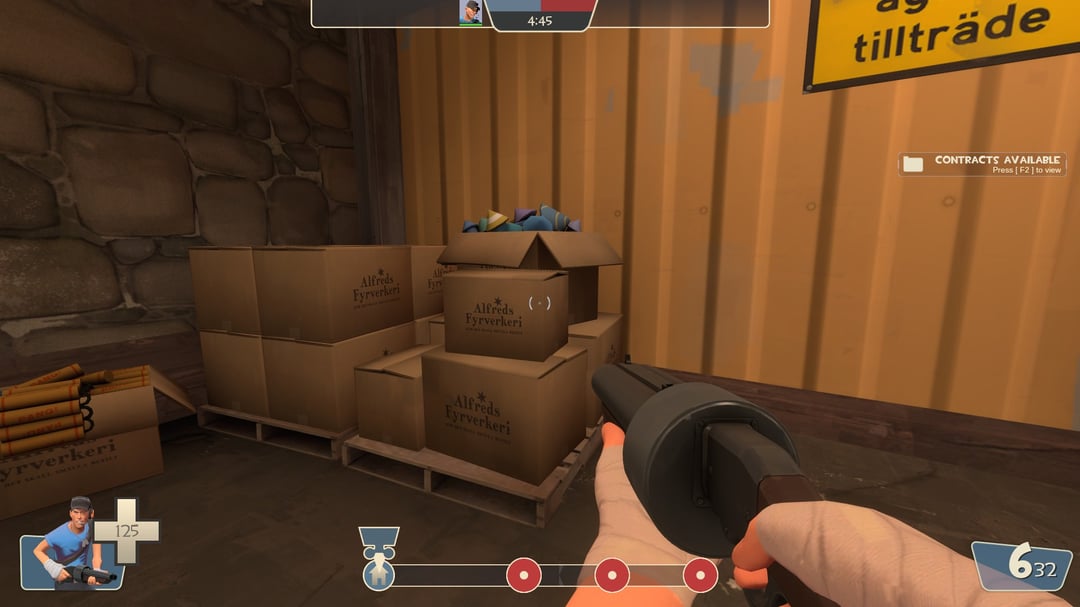Screen dimensions: 1080x607
Task: Open the Contracts Available notification
Action: [982, 164]
